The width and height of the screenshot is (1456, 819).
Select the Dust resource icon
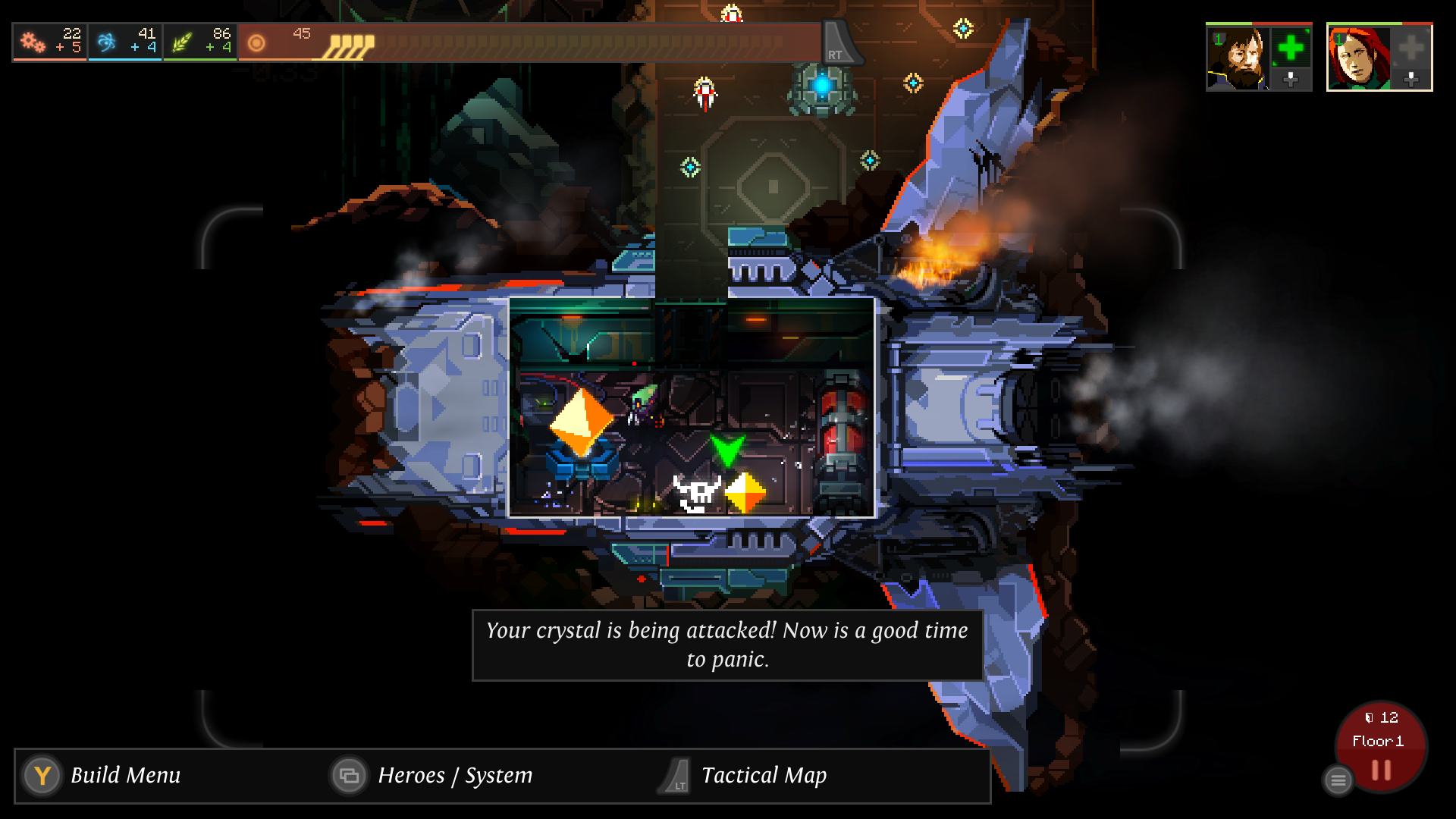coord(256,42)
